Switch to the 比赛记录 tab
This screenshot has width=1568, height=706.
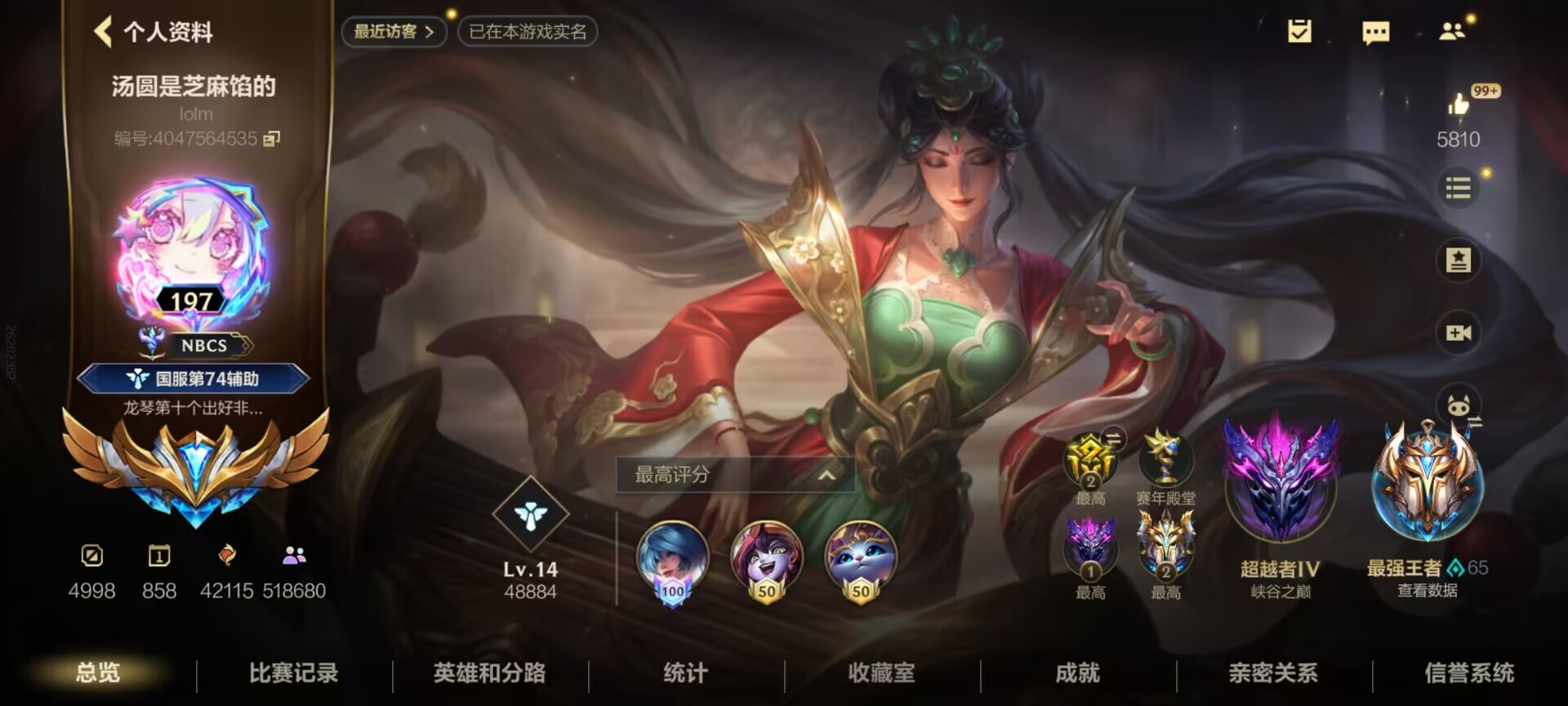point(296,672)
